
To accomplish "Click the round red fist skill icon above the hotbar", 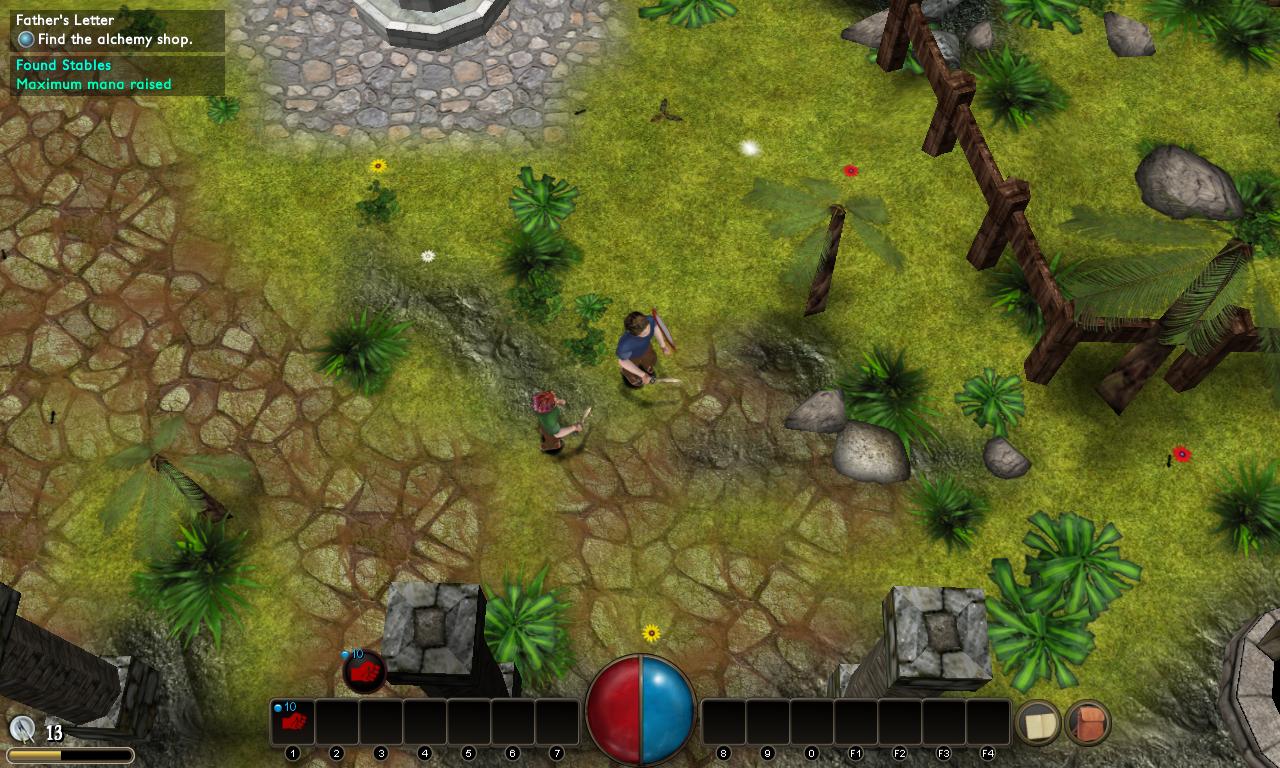I will [x=365, y=671].
